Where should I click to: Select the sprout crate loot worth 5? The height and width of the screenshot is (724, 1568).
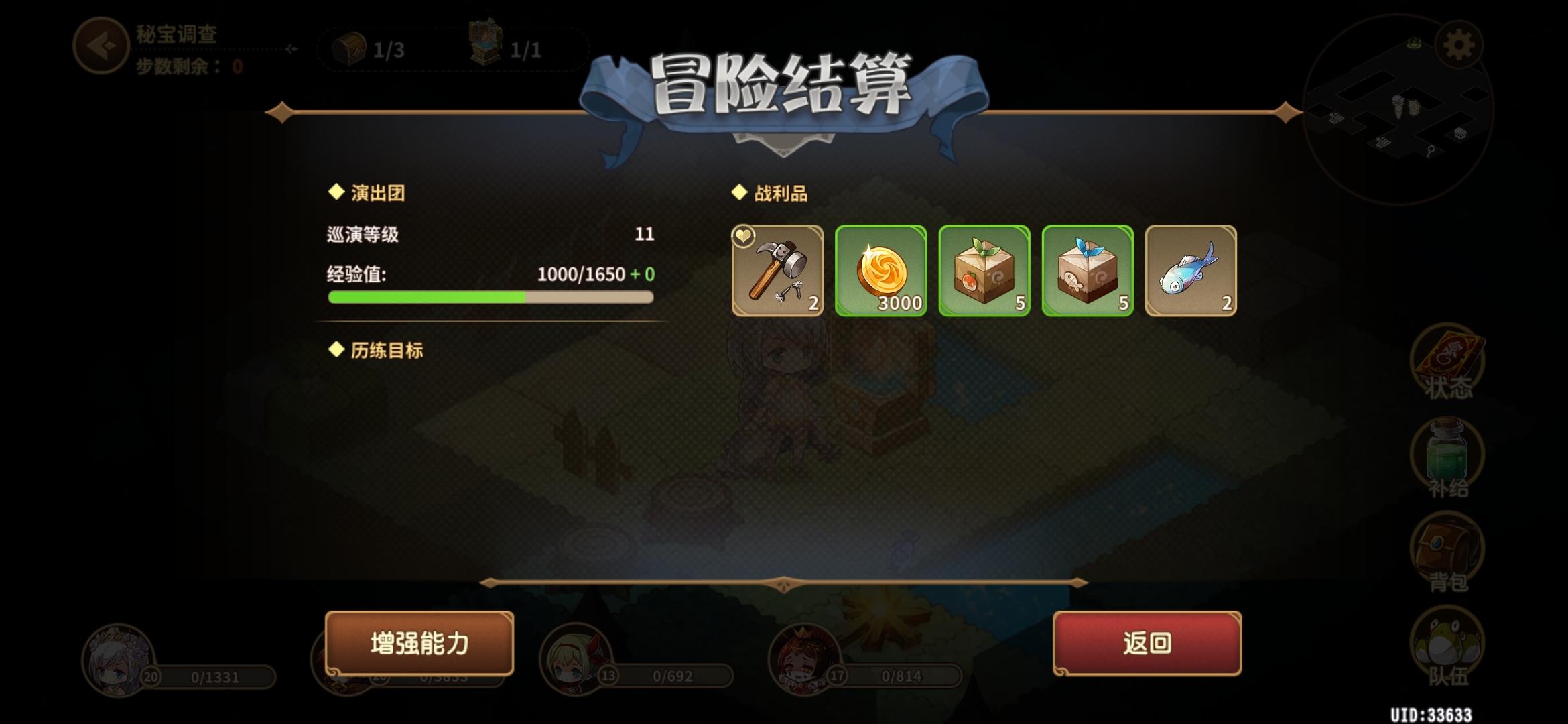(984, 271)
